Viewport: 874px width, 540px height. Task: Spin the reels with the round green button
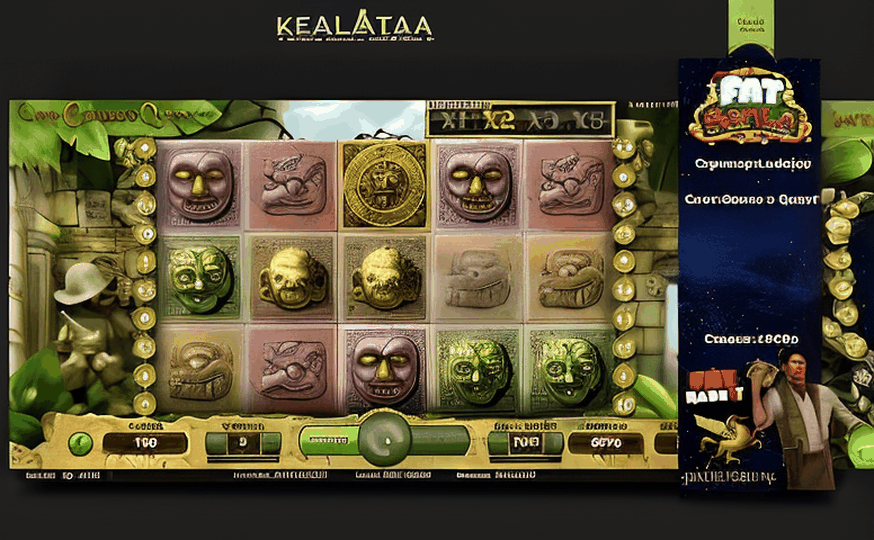[384, 441]
